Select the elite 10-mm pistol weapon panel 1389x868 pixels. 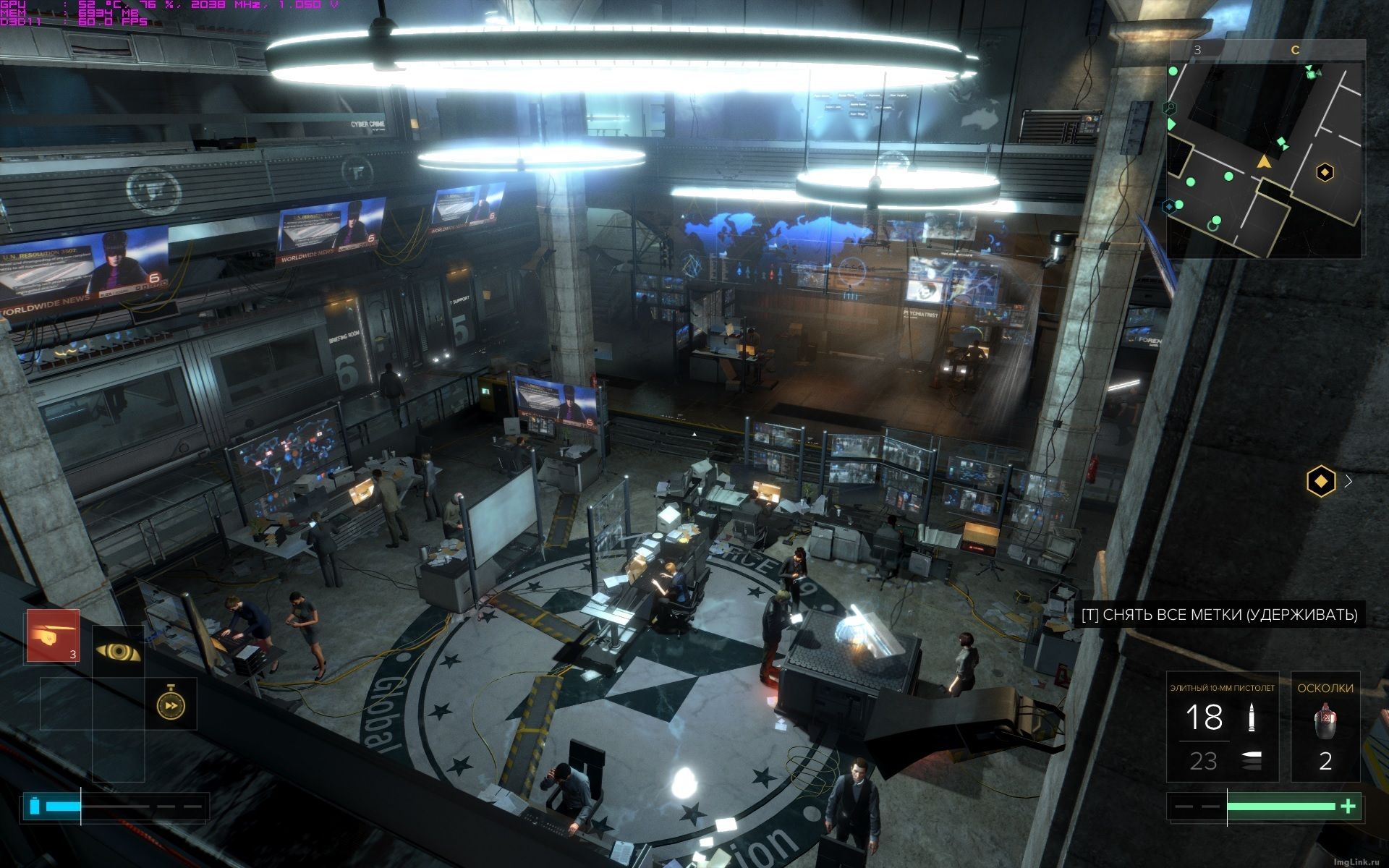click(x=1222, y=736)
